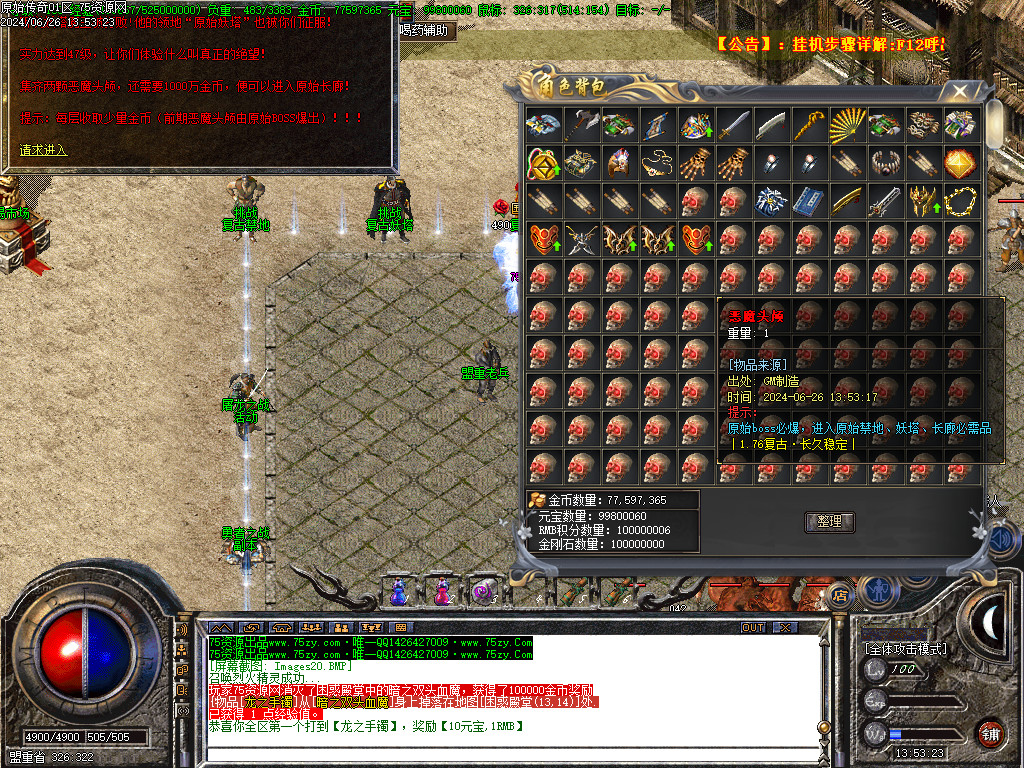Image resolution: width=1024 pixels, height=768 pixels.
Task: Choose the blue book item in the bag
Action: click(808, 201)
